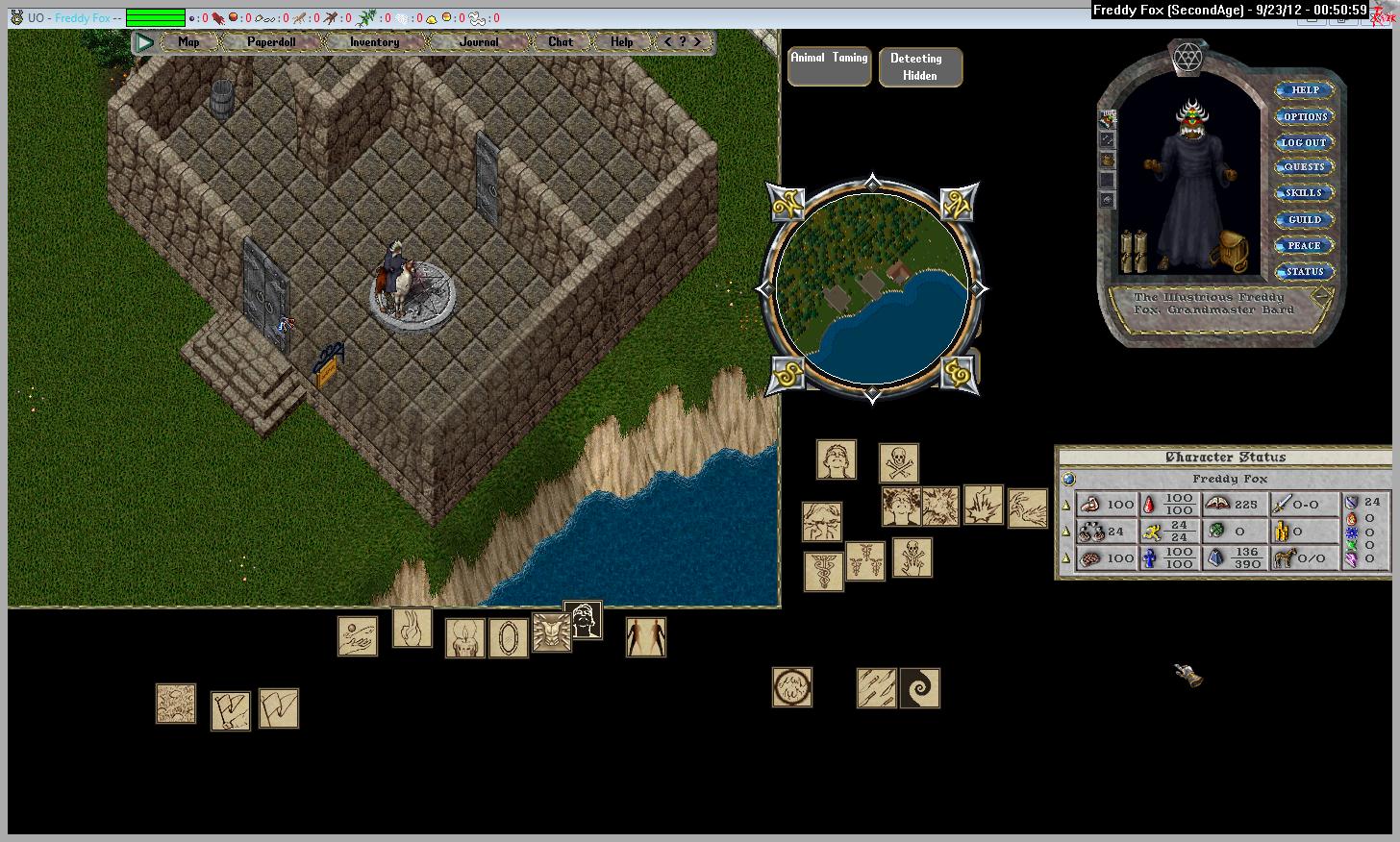Image resolution: width=1400 pixels, height=842 pixels.
Task: Open the Journal menu entry
Action: [x=479, y=42]
